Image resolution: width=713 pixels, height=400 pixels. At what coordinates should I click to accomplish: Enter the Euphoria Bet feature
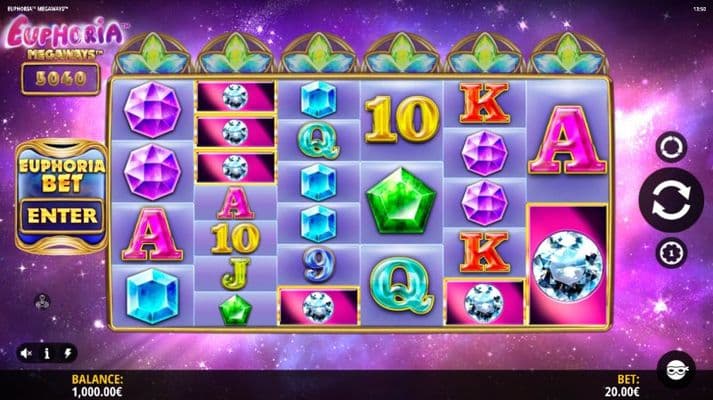[62, 215]
